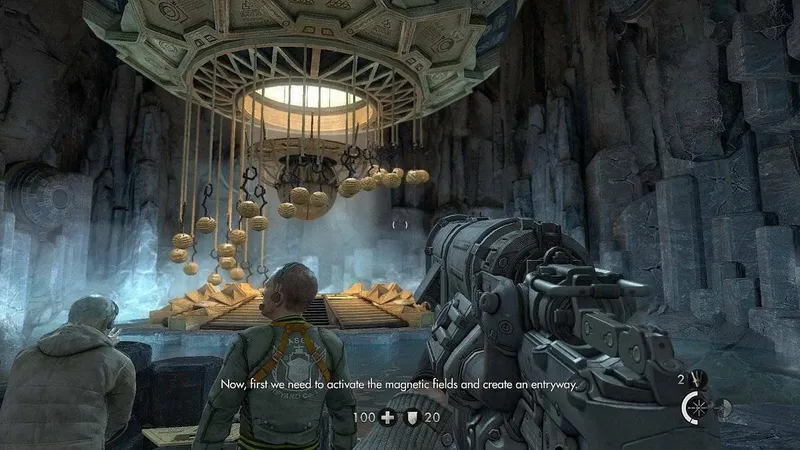This screenshot has width=800, height=450.
Task: Click the laser weapon mode icon
Action: [x=695, y=407]
